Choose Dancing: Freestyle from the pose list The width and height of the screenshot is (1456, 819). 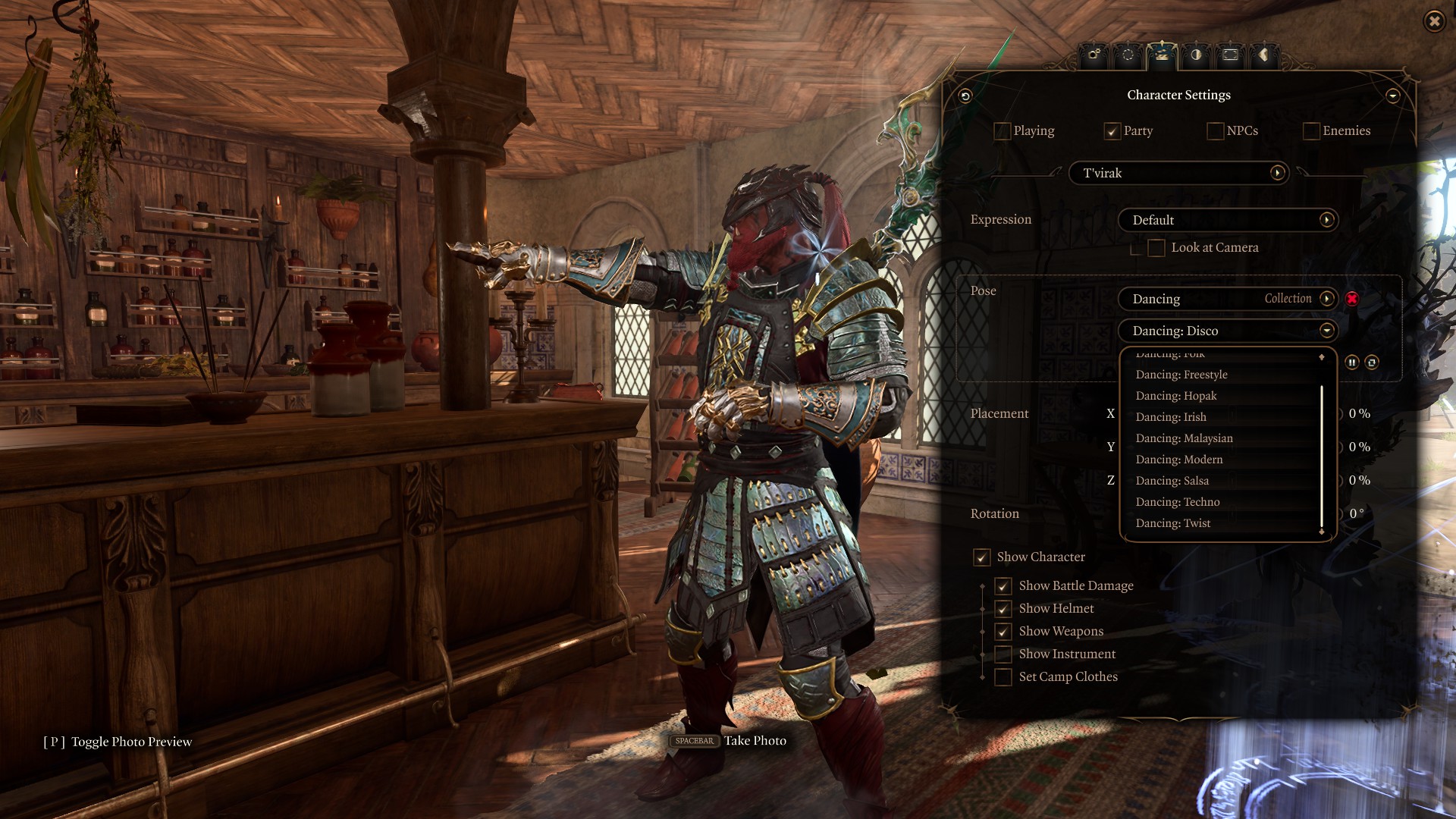pos(1181,375)
